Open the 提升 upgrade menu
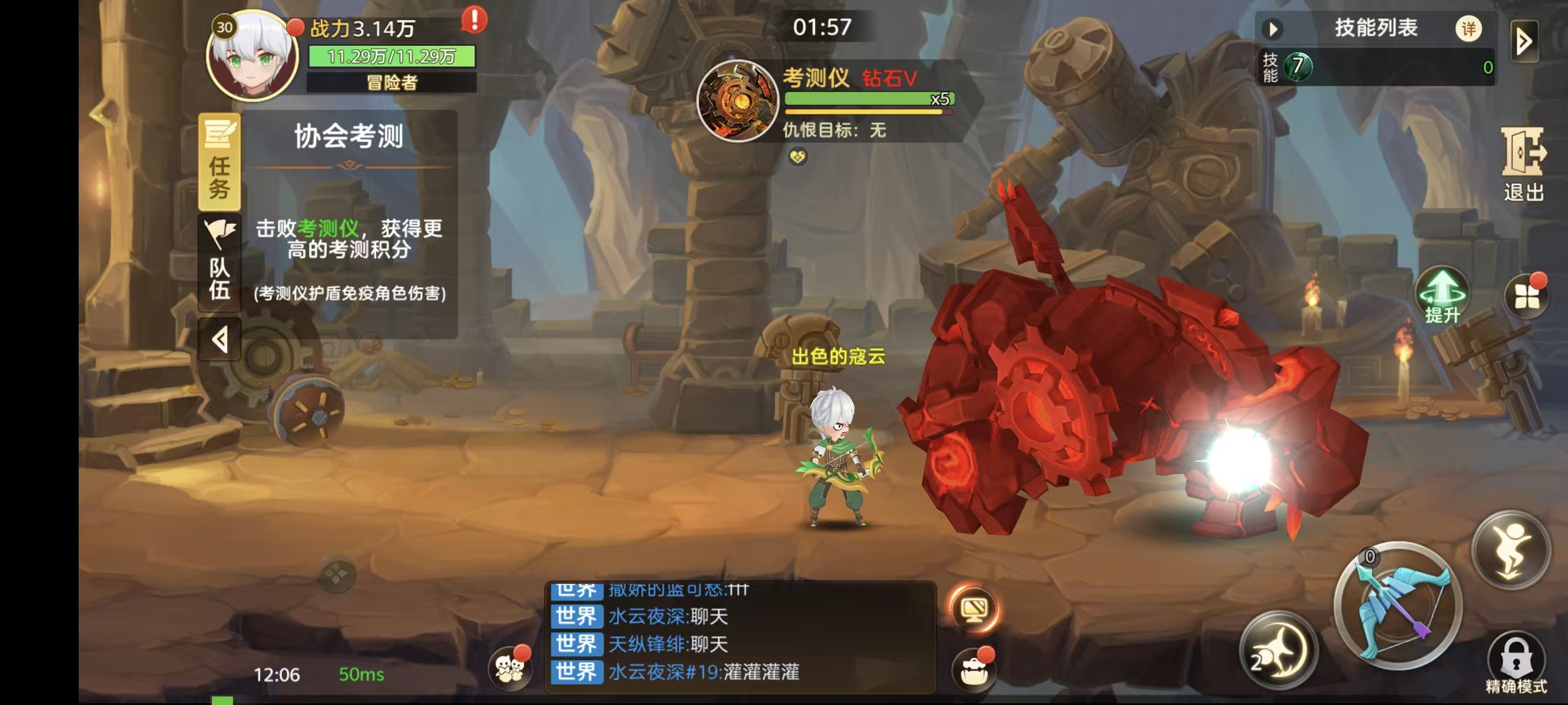Screen dimensions: 1568x705 [1442, 296]
